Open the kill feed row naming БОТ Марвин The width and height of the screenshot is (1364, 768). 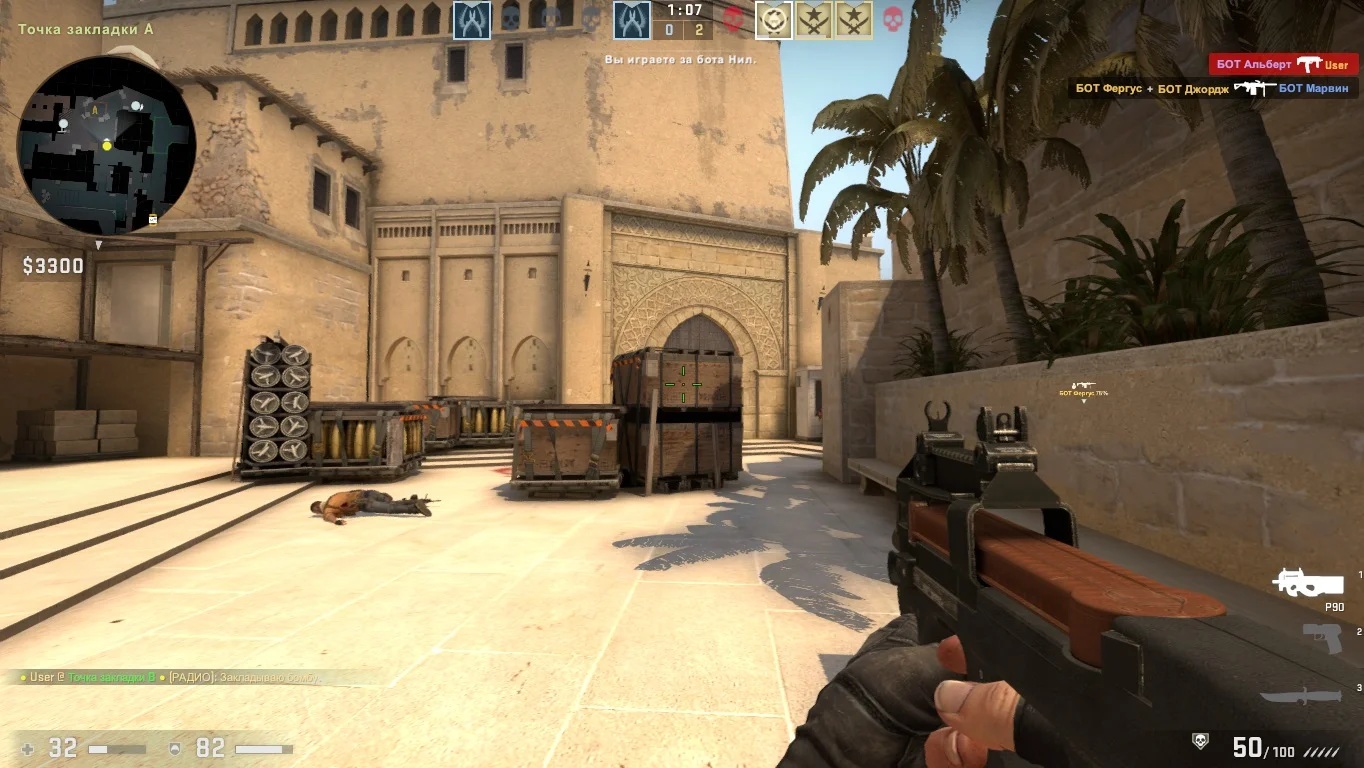click(1214, 88)
